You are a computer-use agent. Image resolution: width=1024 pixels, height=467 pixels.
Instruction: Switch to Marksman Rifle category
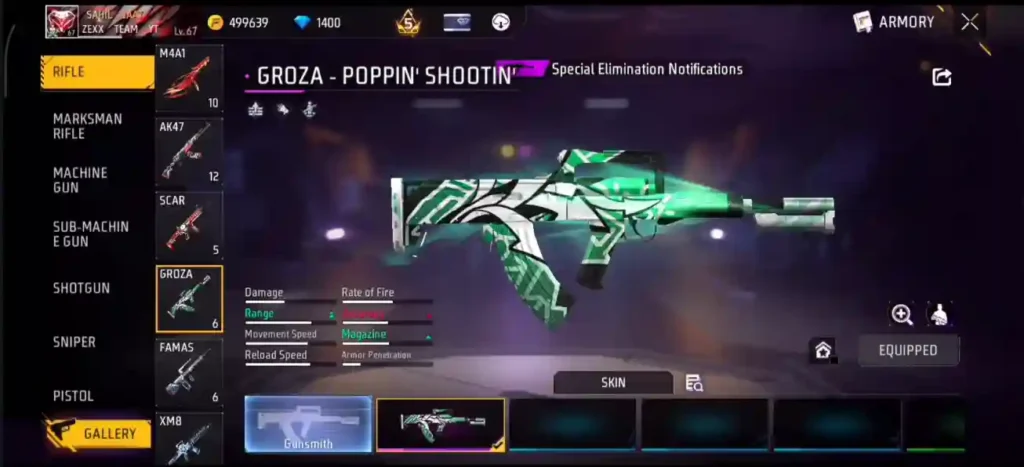tap(88, 126)
